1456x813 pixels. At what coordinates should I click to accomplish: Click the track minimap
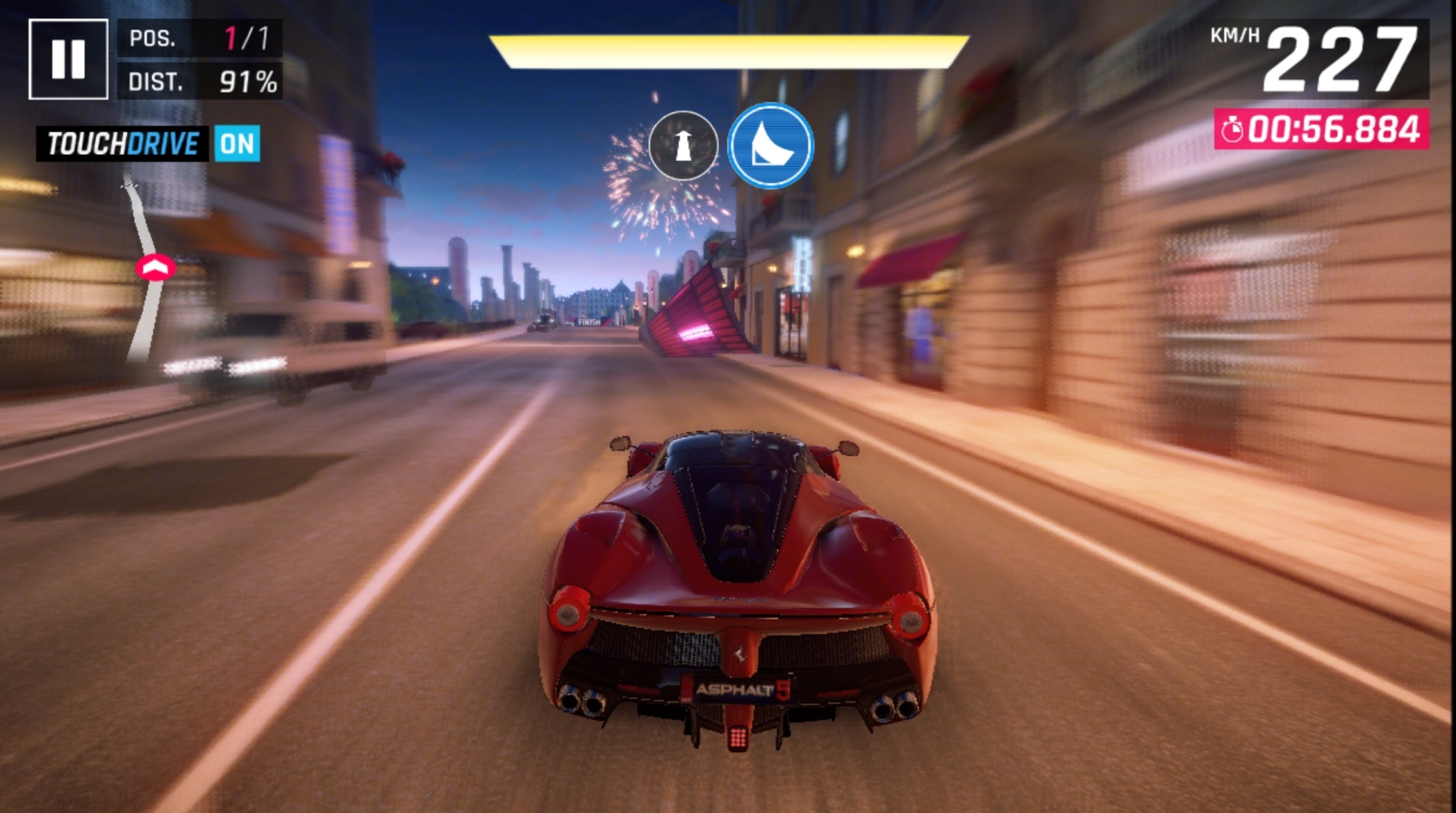pos(146,269)
